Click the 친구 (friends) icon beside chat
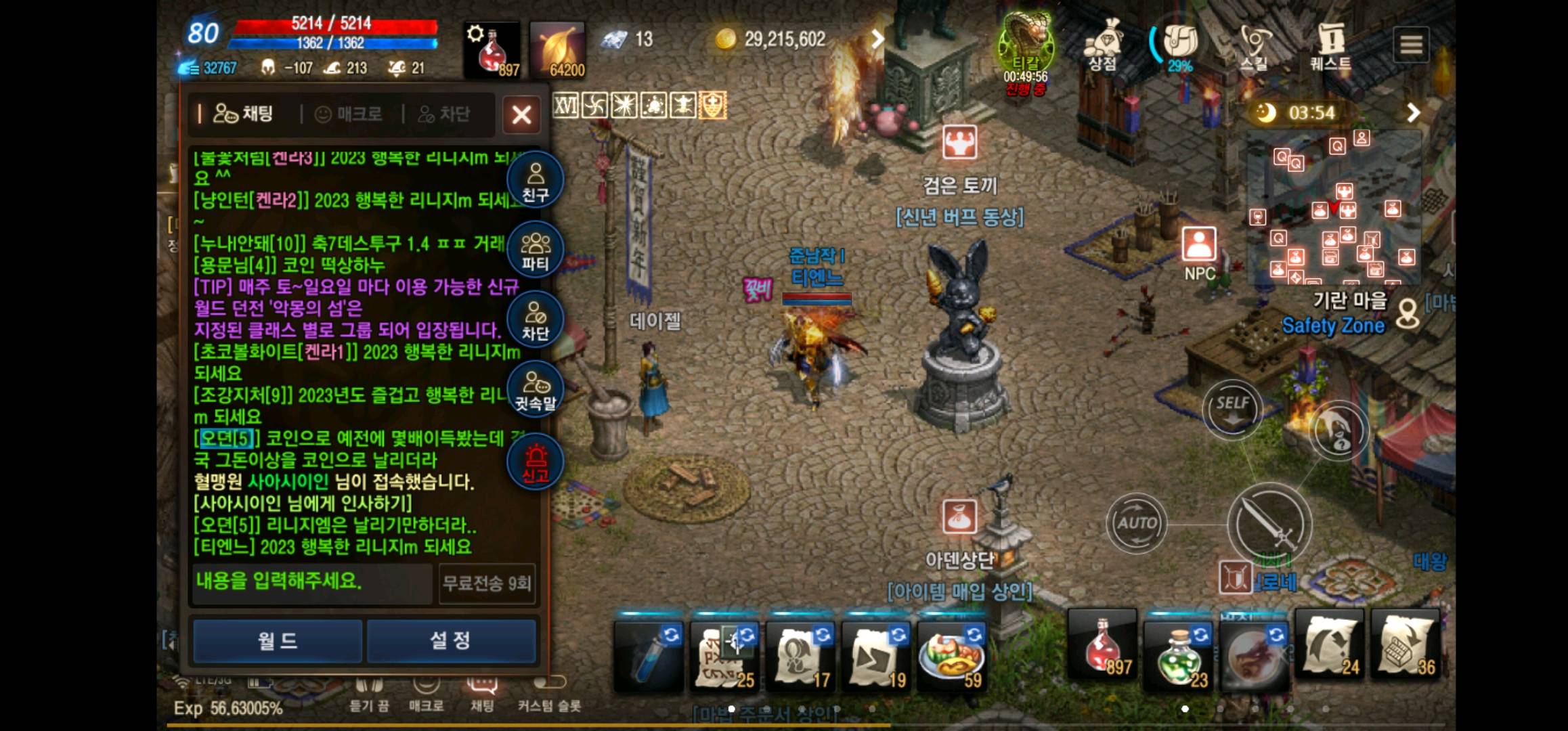This screenshot has height=731, width=1568. point(534,179)
